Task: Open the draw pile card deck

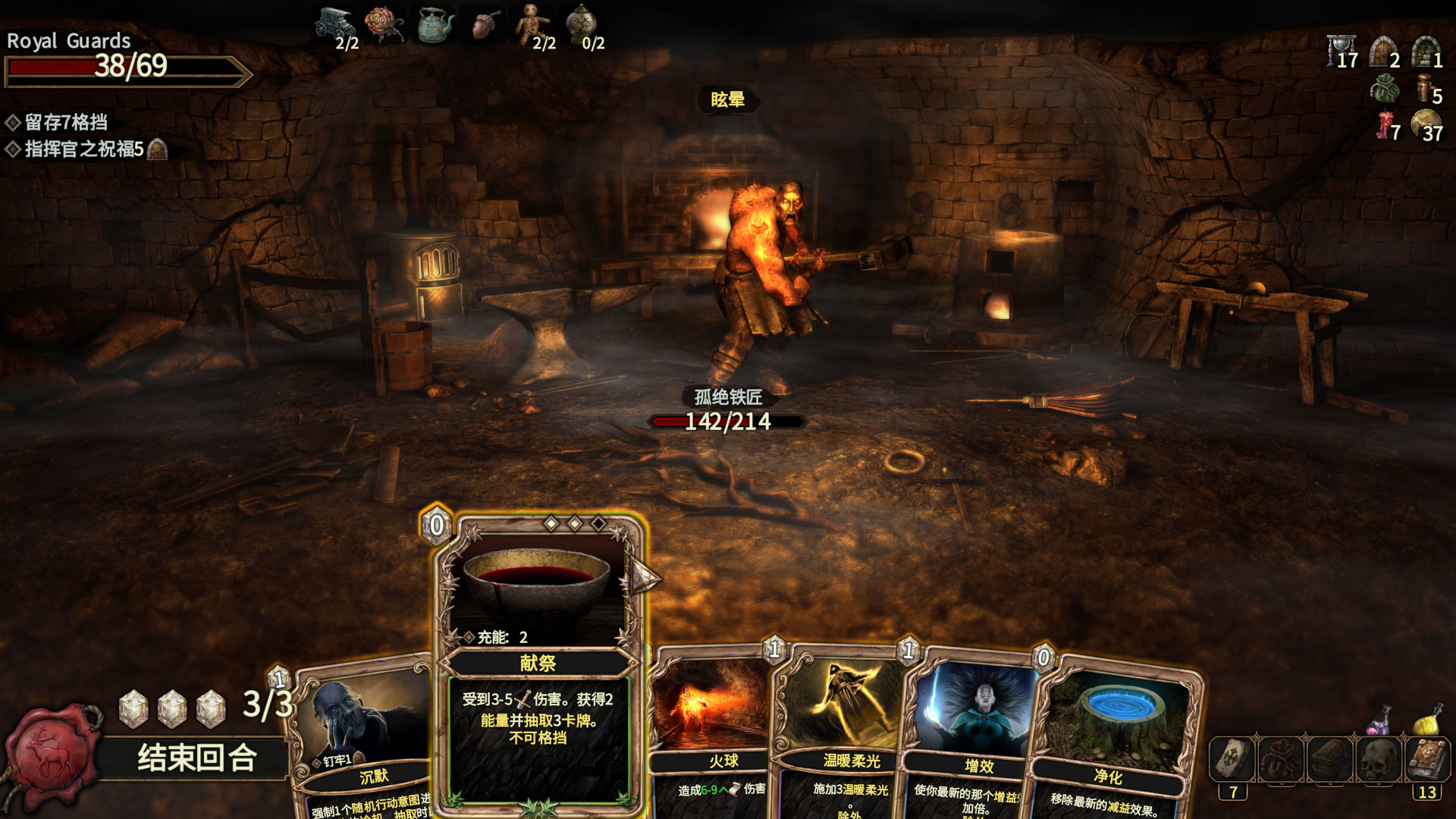Action: [x=1232, y=759]
